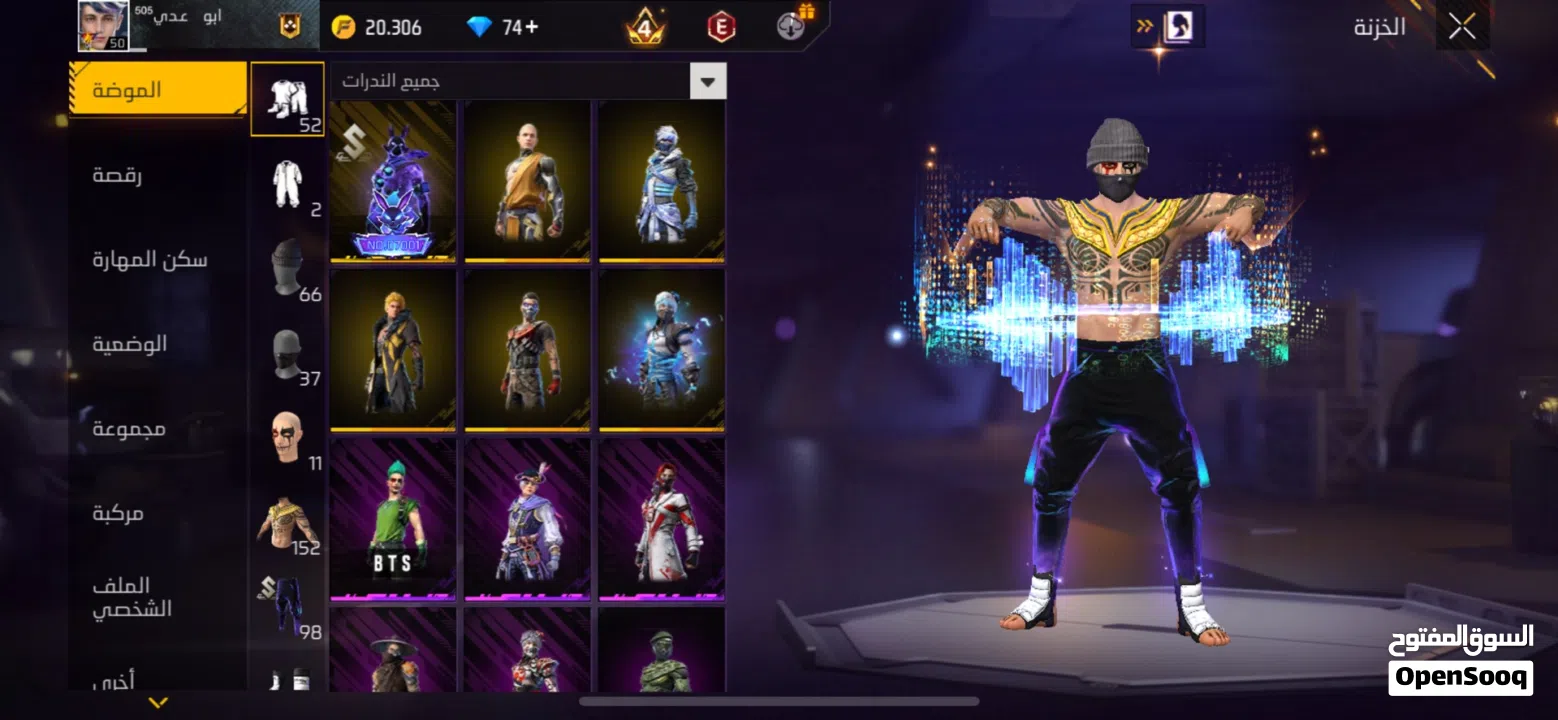Select the bloodstained white coat outfit
Viewport: 1558px width, 720px height.
pyautogui.click(x=661, y=520)
